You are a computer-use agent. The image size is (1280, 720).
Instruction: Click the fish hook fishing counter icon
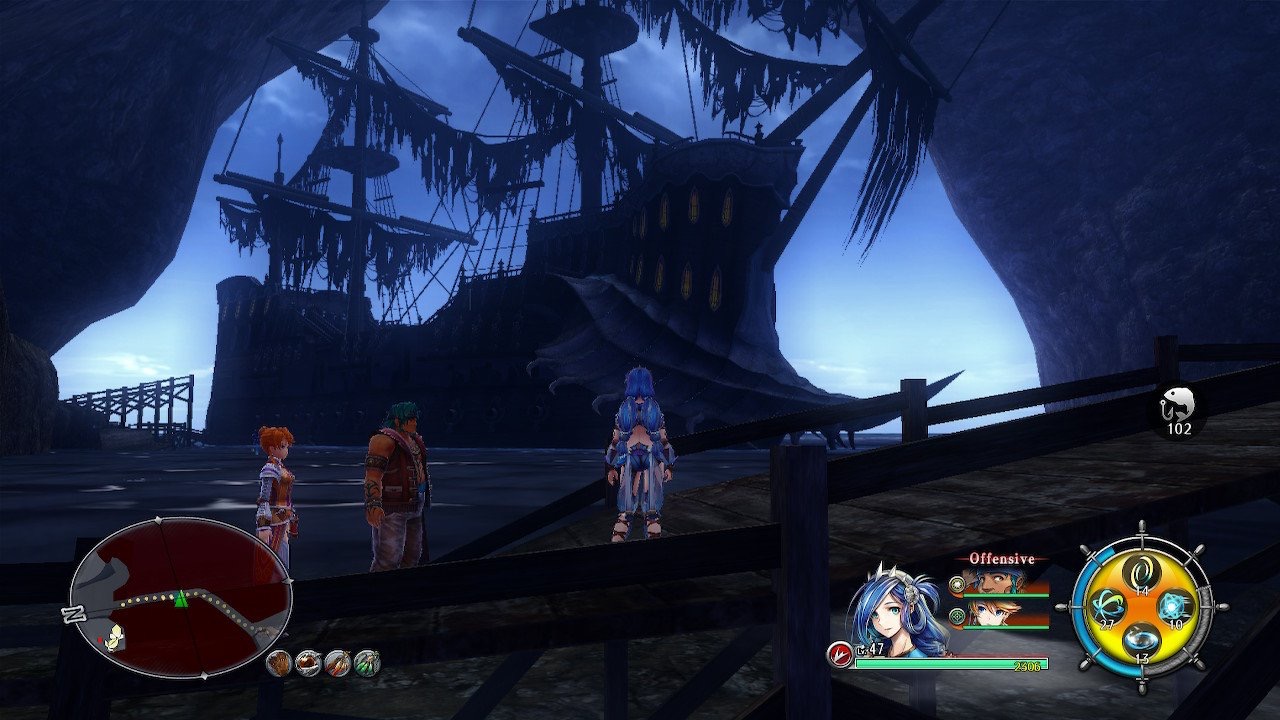[x=1178, y=406]
